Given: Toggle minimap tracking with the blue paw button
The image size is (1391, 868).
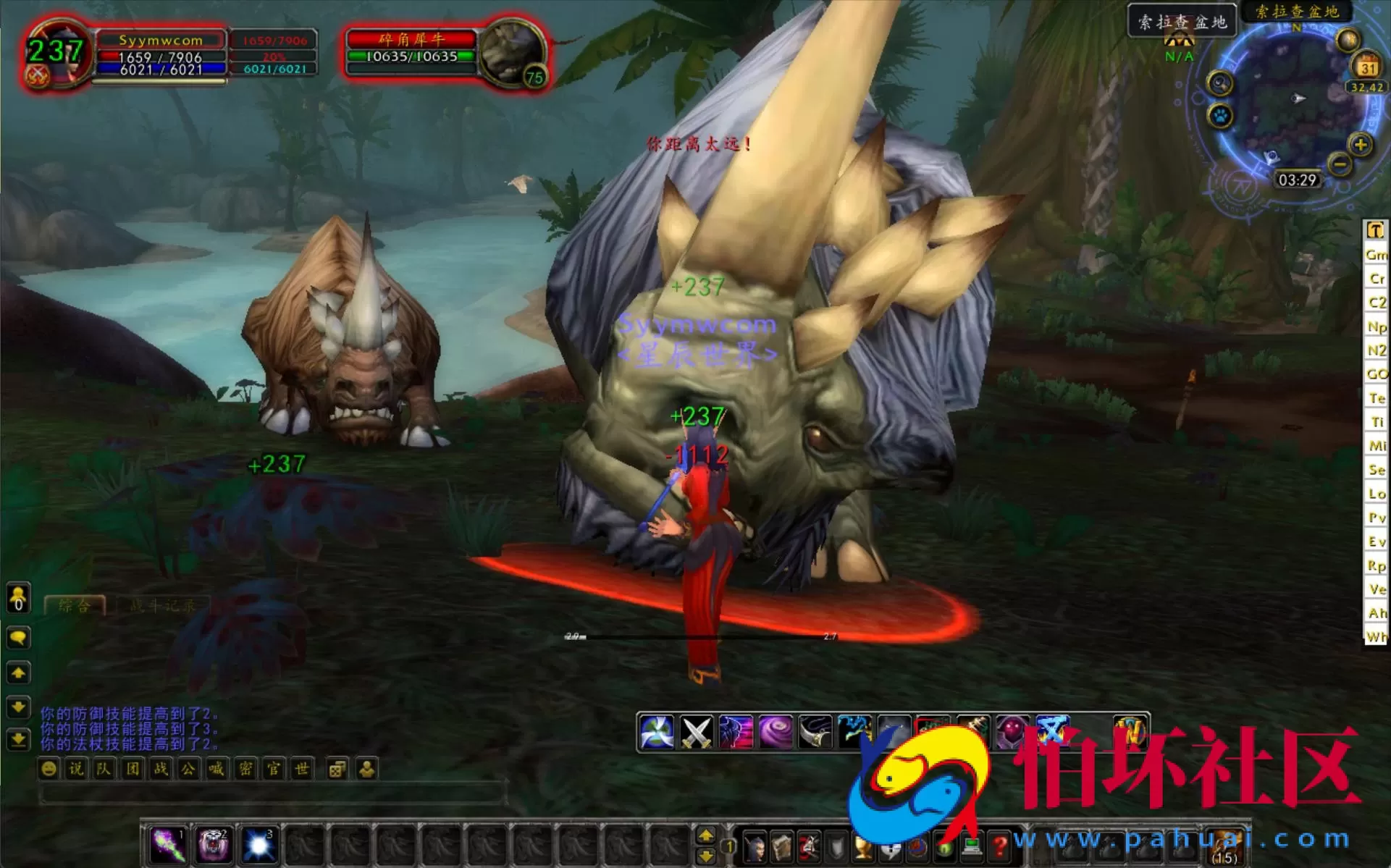Looking at the screenshot, I should 1219,116.
